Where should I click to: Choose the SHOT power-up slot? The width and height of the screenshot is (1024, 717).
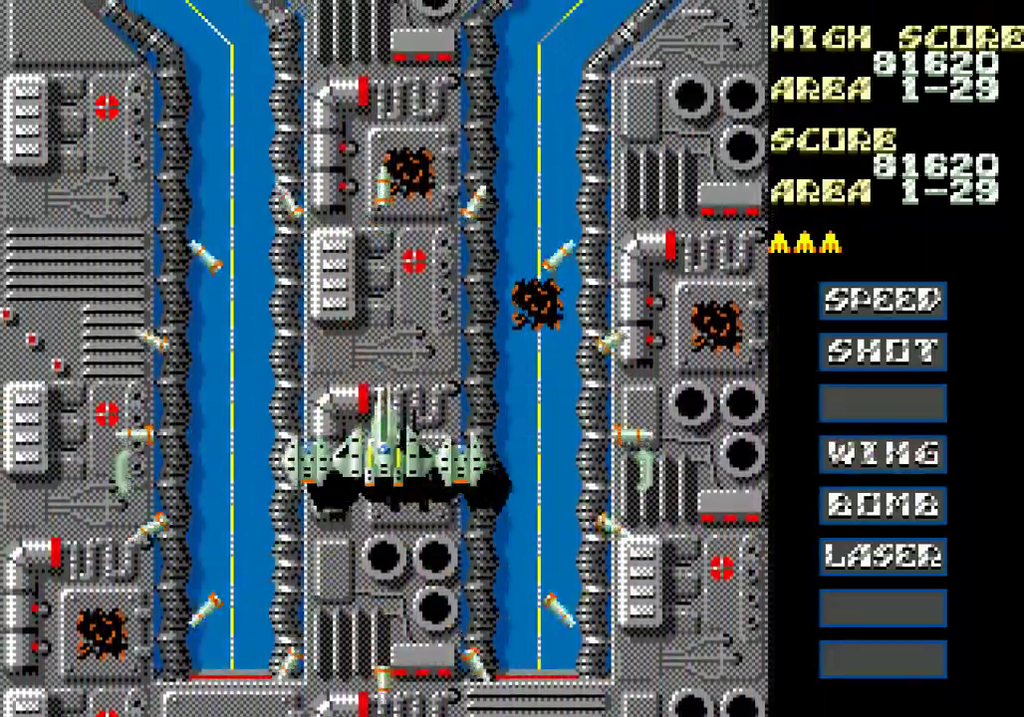tap(883, 351)
